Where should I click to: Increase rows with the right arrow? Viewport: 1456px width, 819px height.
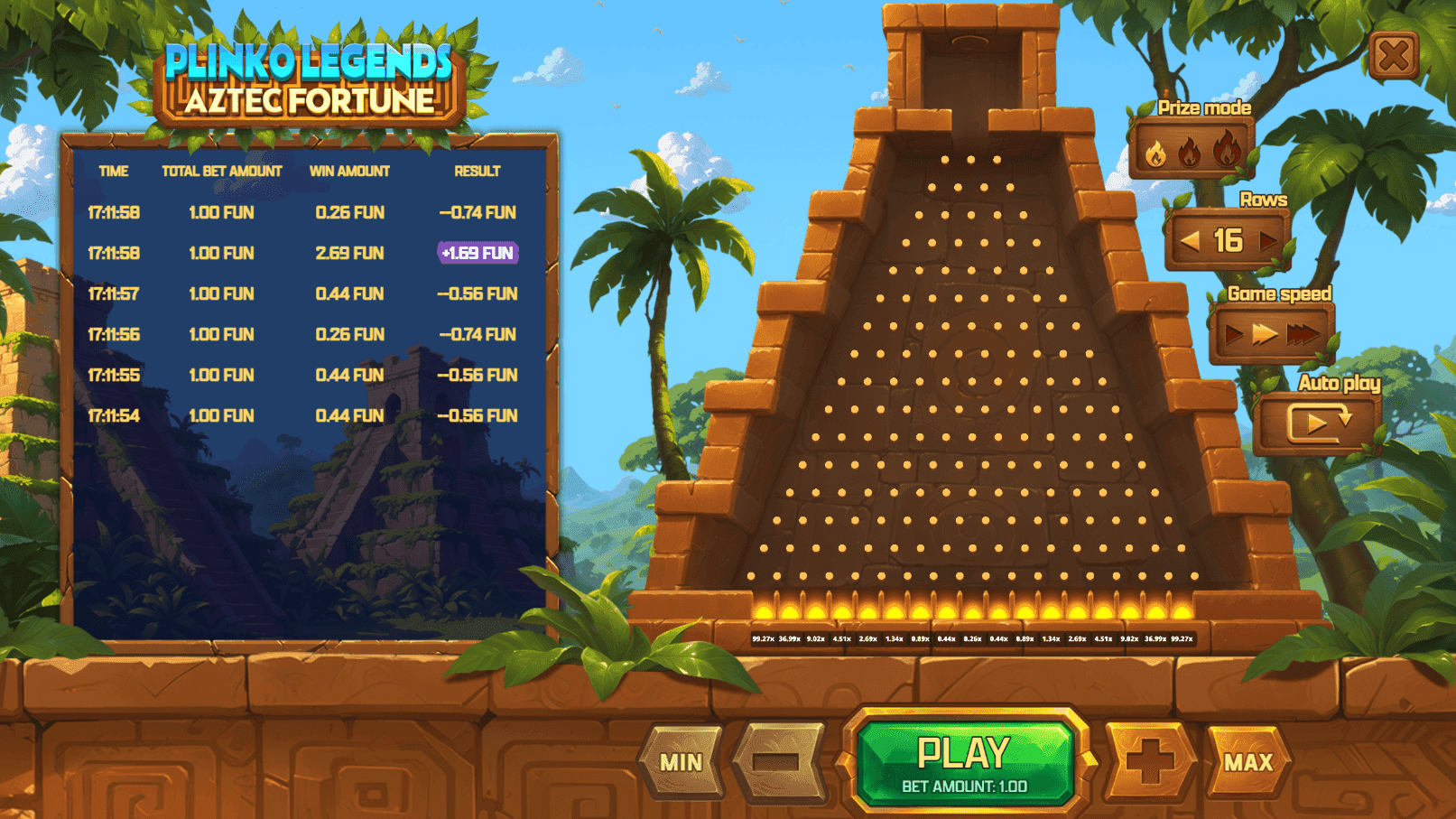point(1266,239)
